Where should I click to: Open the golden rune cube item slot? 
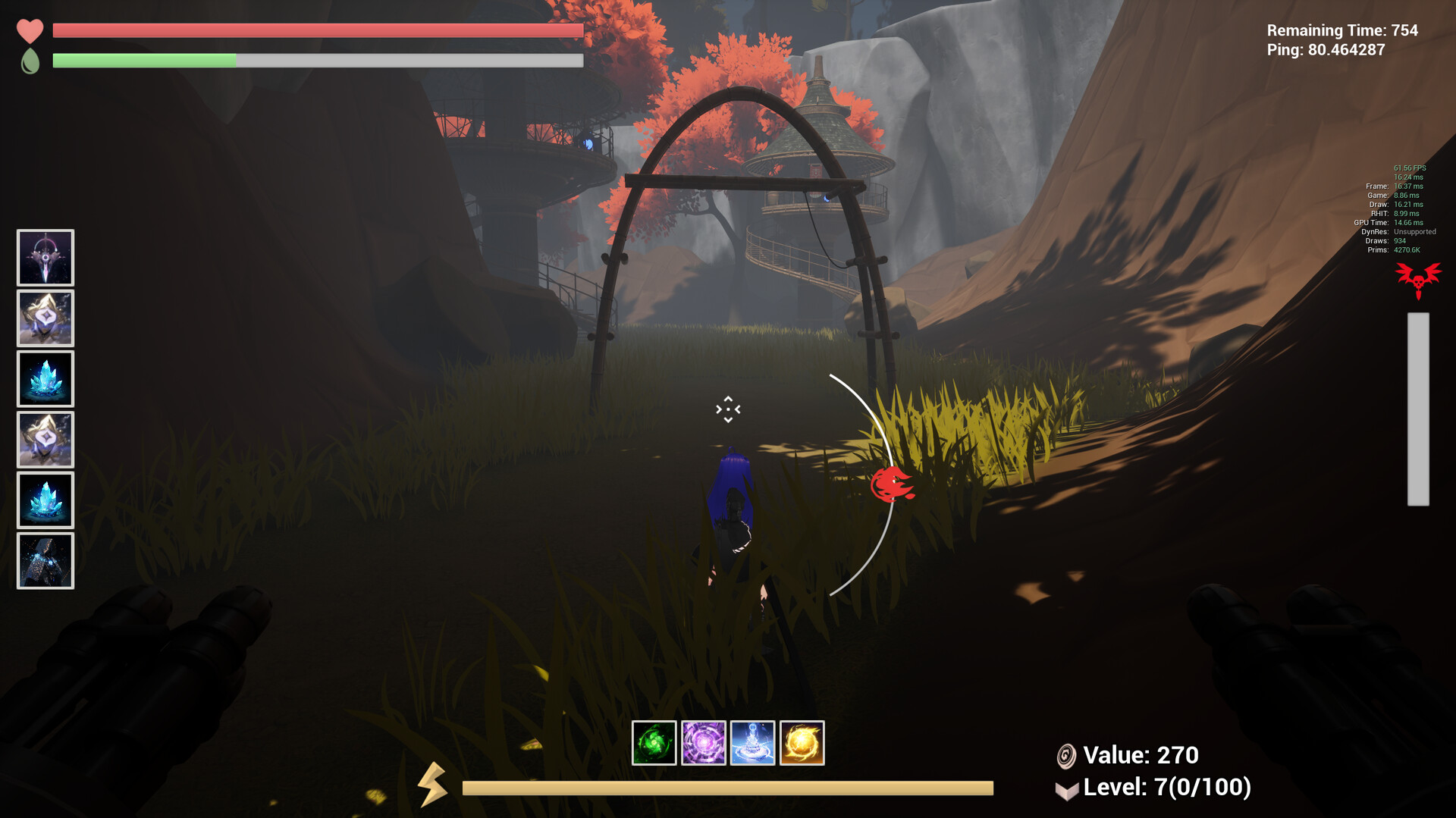(x=45, y=318)
